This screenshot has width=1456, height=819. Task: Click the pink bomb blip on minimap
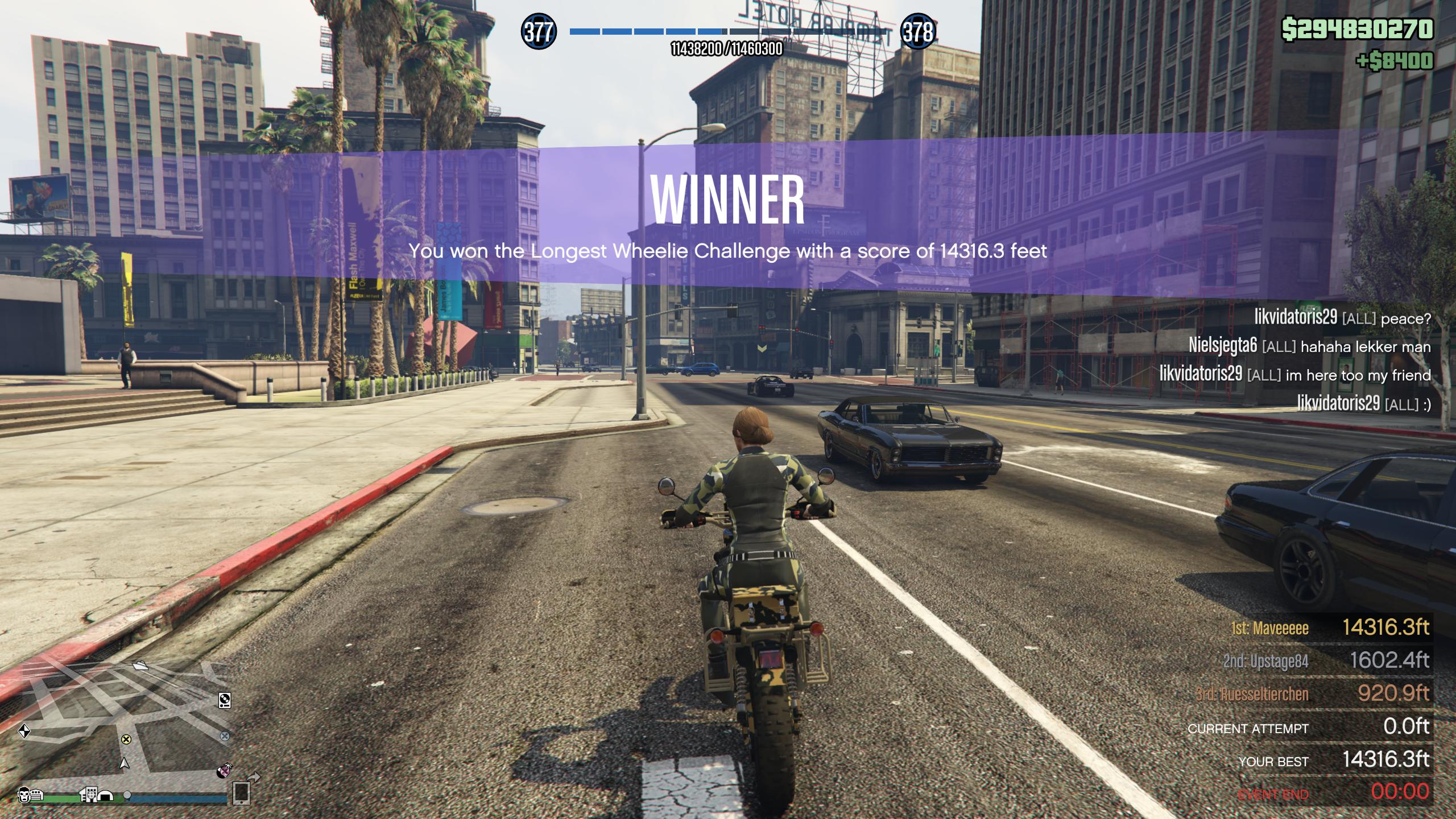224,771
